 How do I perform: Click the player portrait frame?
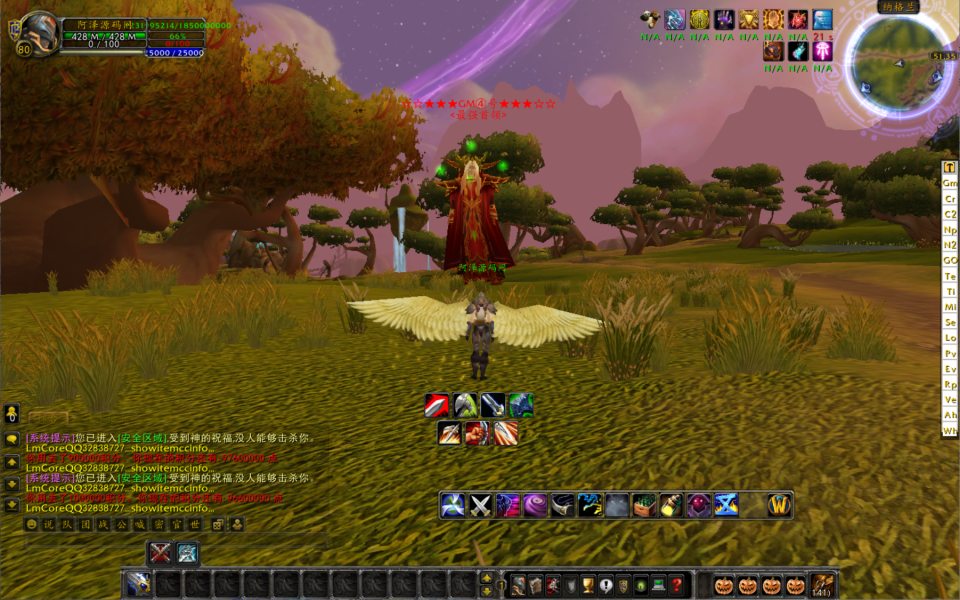(x=38, y=32)
